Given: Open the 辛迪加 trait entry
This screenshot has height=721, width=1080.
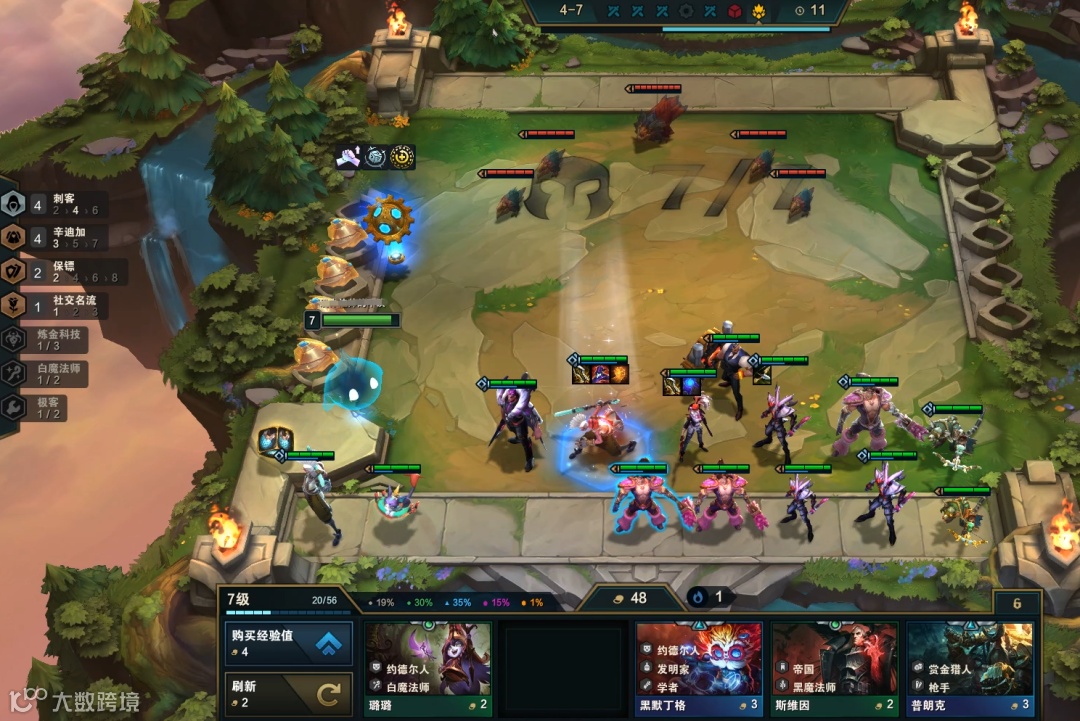Looking at the screenshot, I should (48, 236).
